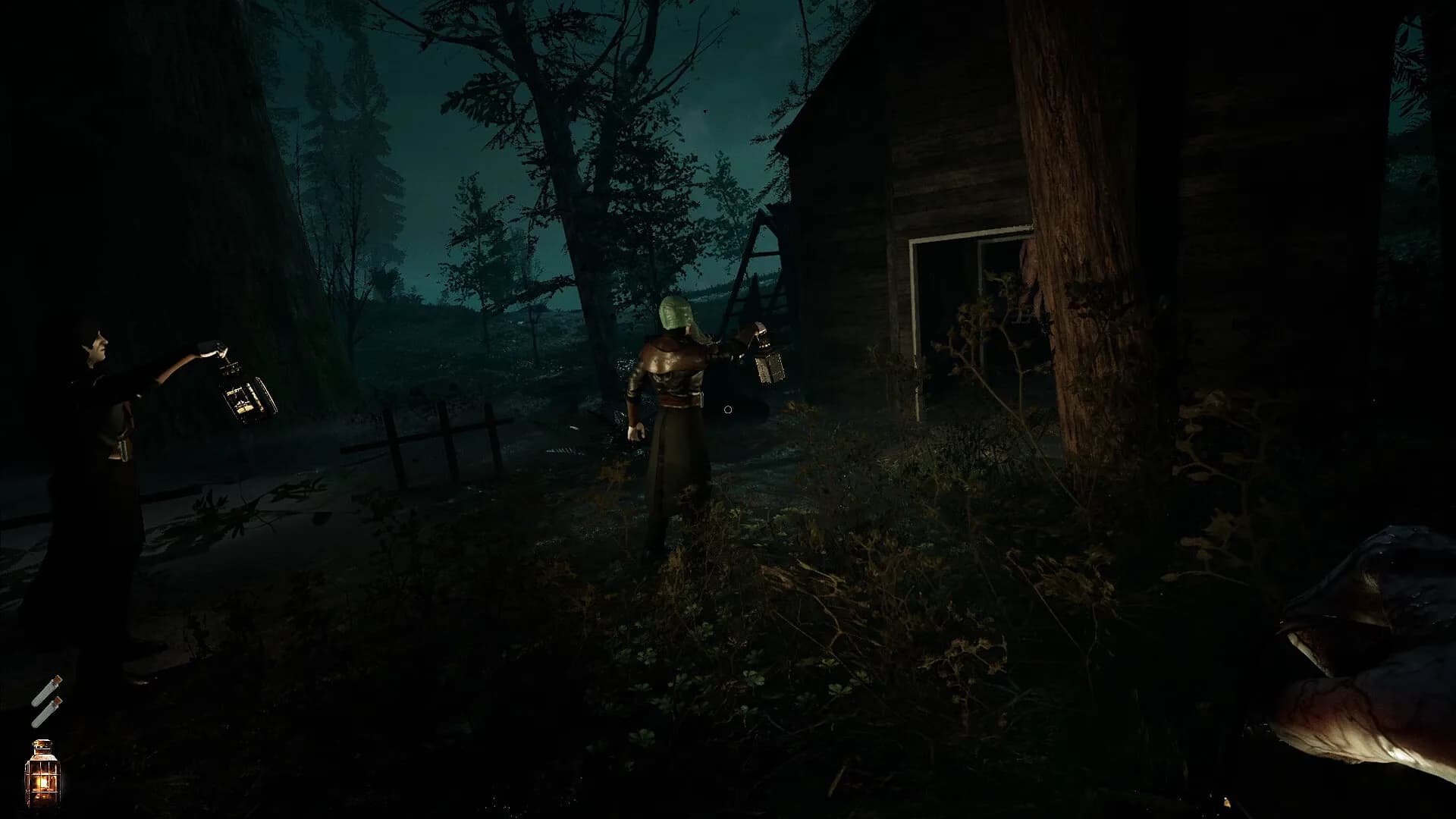Click the cork on the upper vial icon
Viewport: 1456px width, 819px height.
56,677
